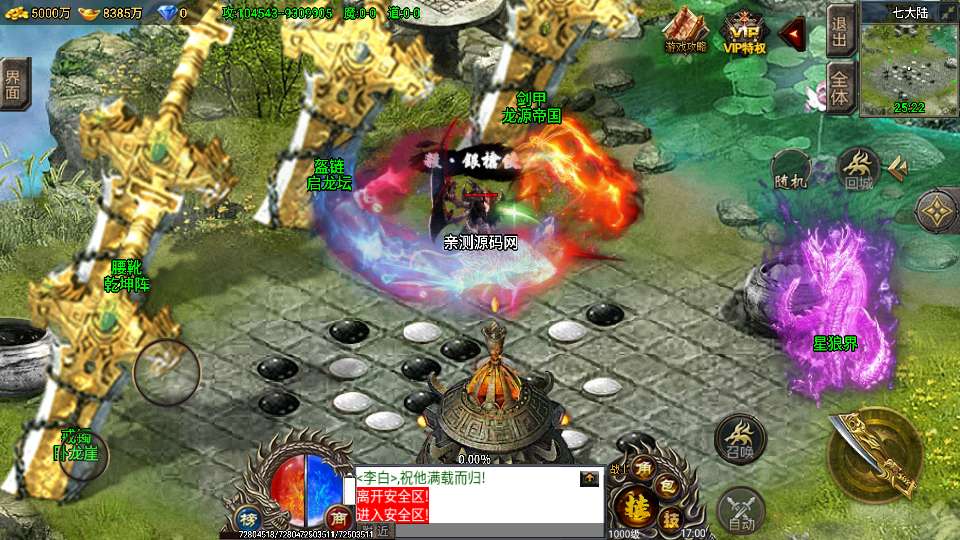The width and height of the screenshot is (960, 540).
Task: Tap the golden blade attack button
Action: click(x=871, y=453)
